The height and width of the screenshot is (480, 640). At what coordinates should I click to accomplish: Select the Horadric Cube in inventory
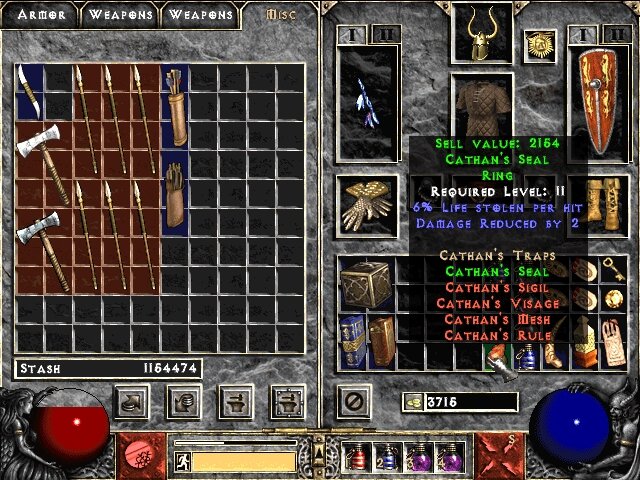coord(360,285)
